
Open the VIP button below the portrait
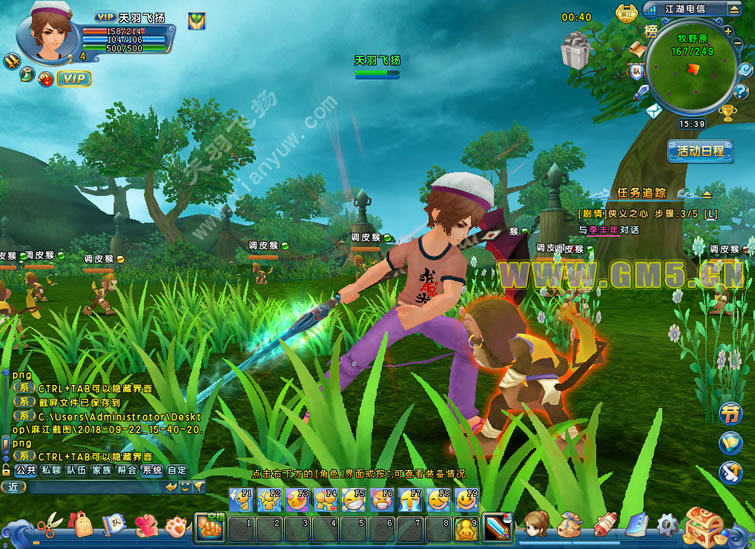click(x=73, y=77)
